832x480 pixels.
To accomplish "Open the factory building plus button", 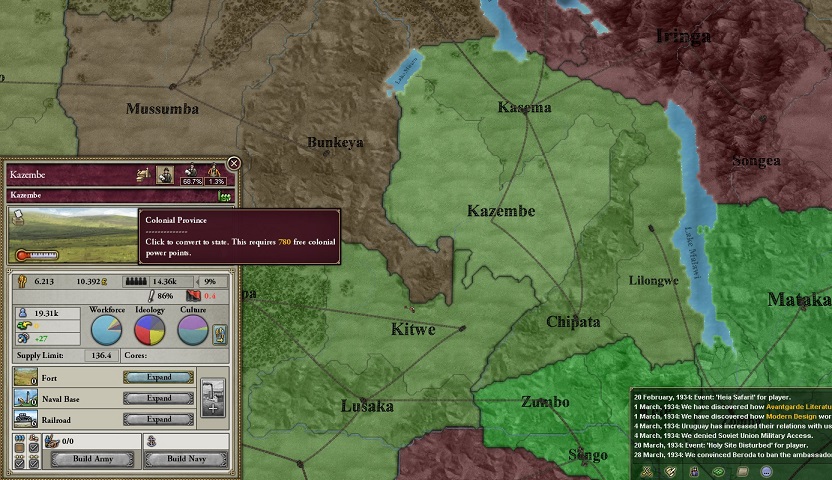I will coord(212,397).
